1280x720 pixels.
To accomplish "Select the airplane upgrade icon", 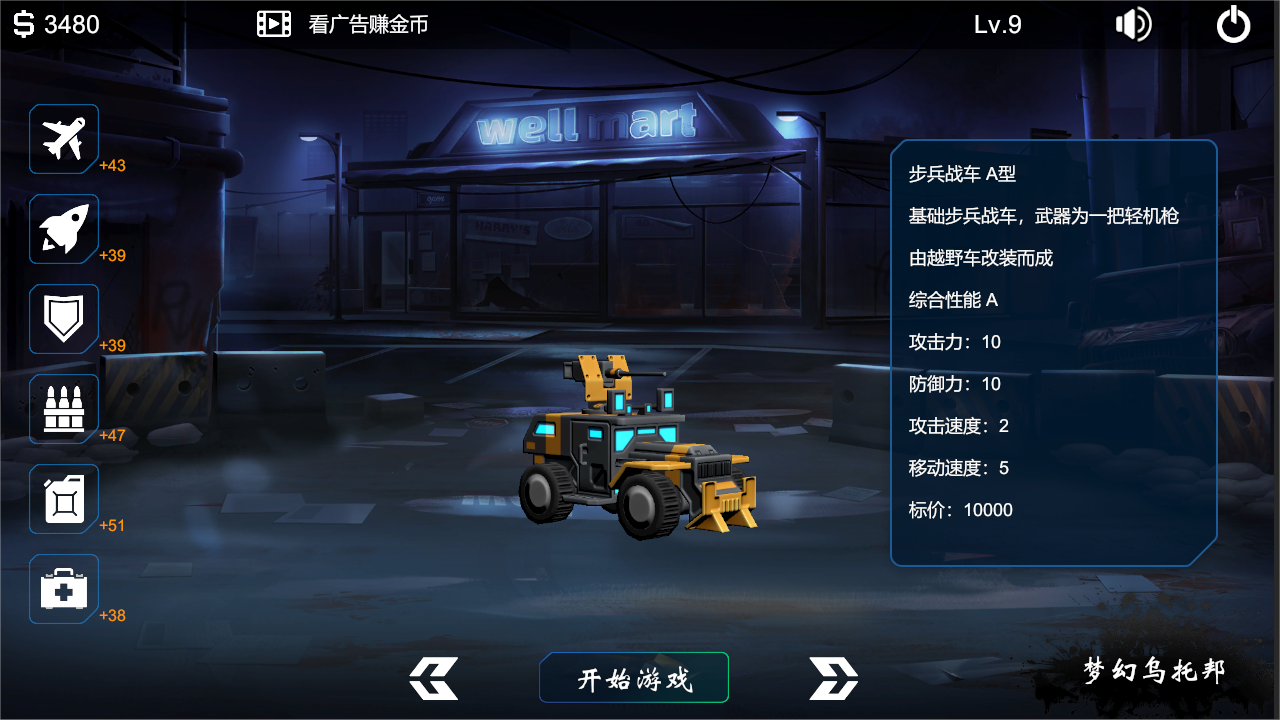I will point(64,138).
